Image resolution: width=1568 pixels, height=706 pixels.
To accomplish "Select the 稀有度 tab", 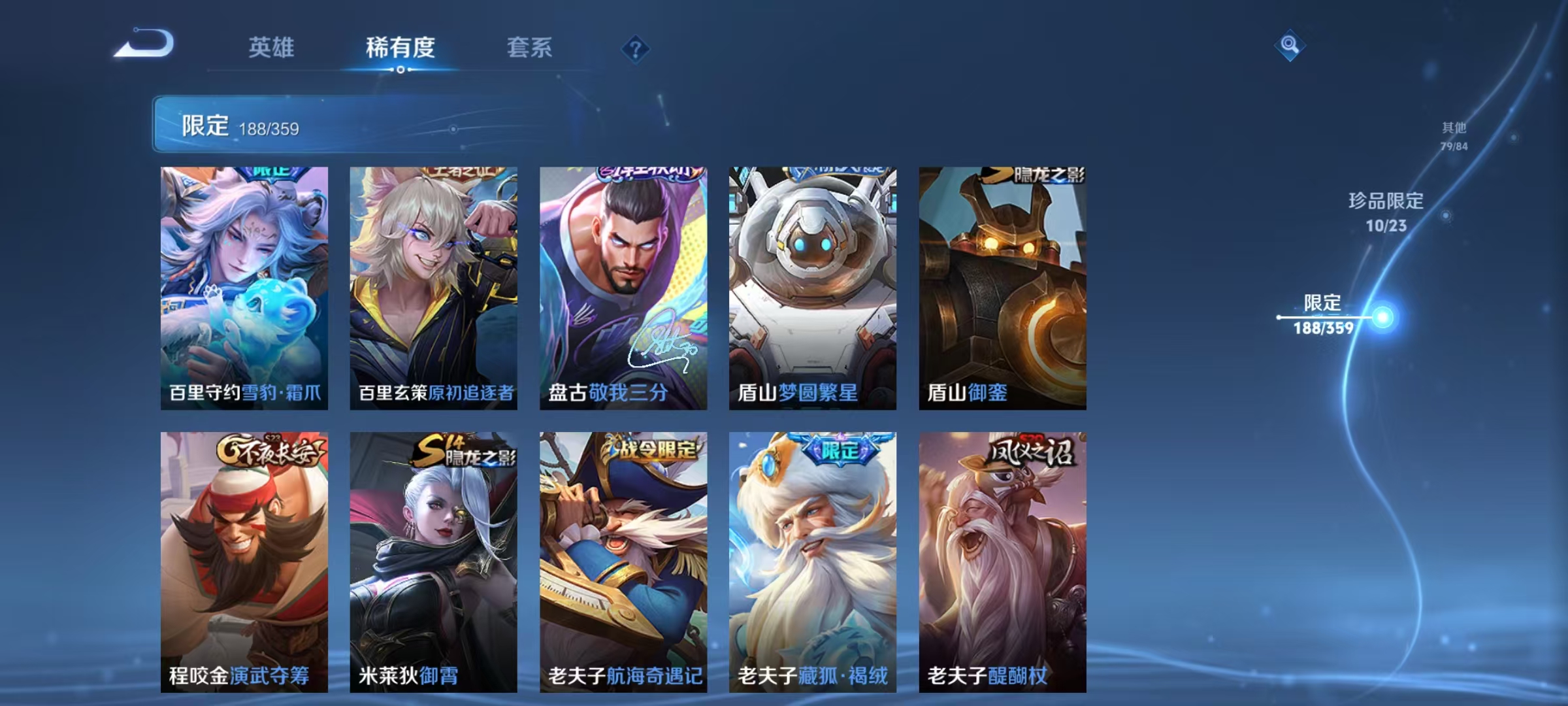I will pos(400,47).
